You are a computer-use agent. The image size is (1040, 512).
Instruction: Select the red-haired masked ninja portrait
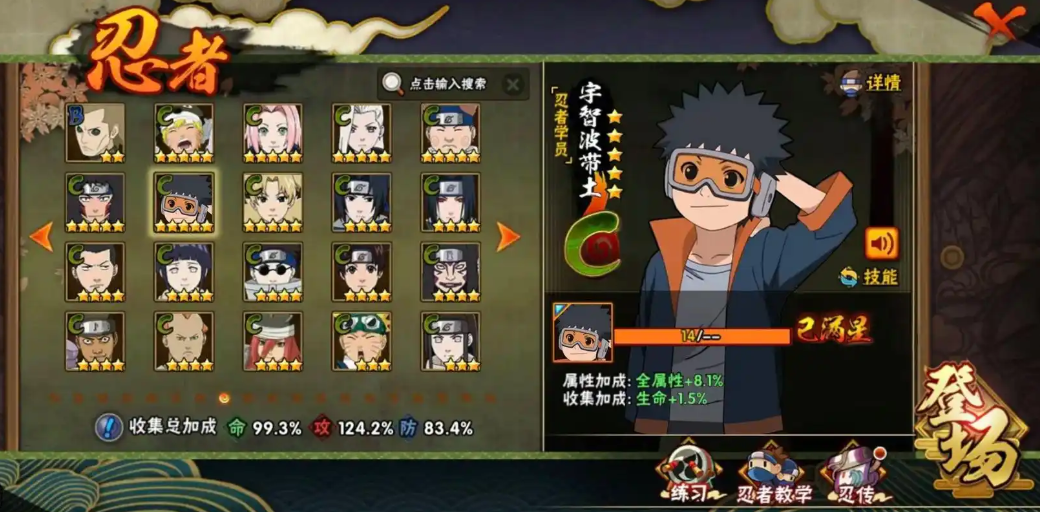(x=273, y=341)
